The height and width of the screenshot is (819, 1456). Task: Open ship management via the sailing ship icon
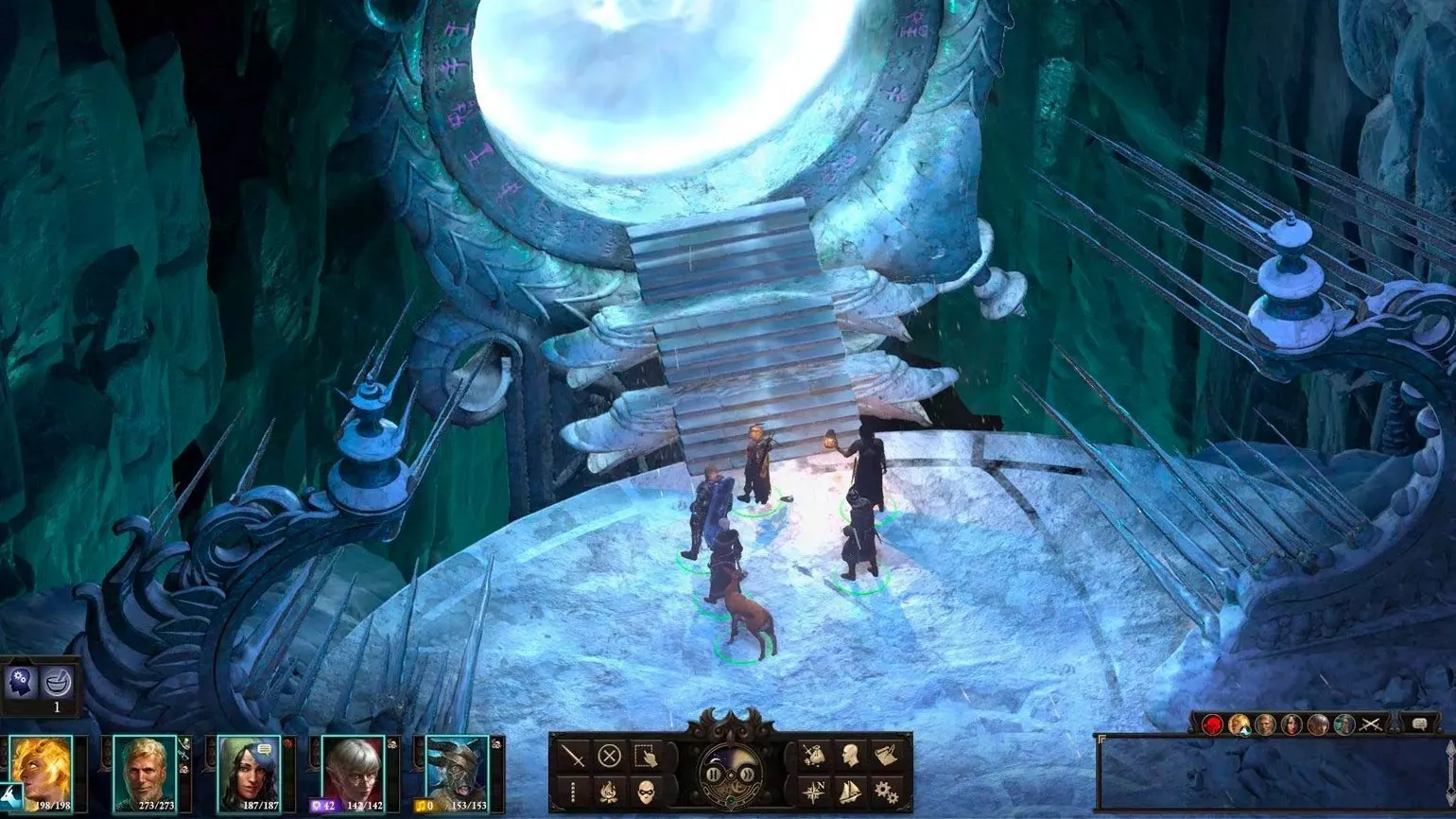click(x=848, y=790)
